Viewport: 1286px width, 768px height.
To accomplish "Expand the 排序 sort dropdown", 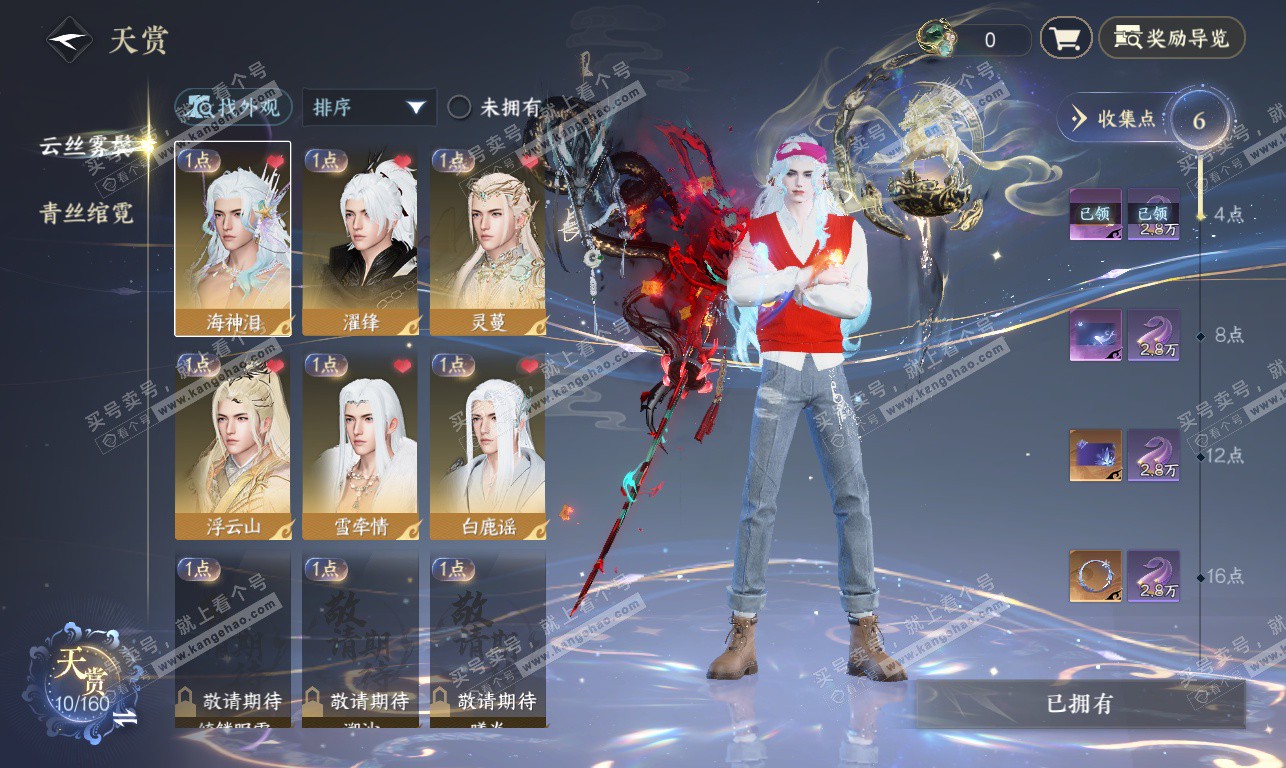I will click(369, 107).
